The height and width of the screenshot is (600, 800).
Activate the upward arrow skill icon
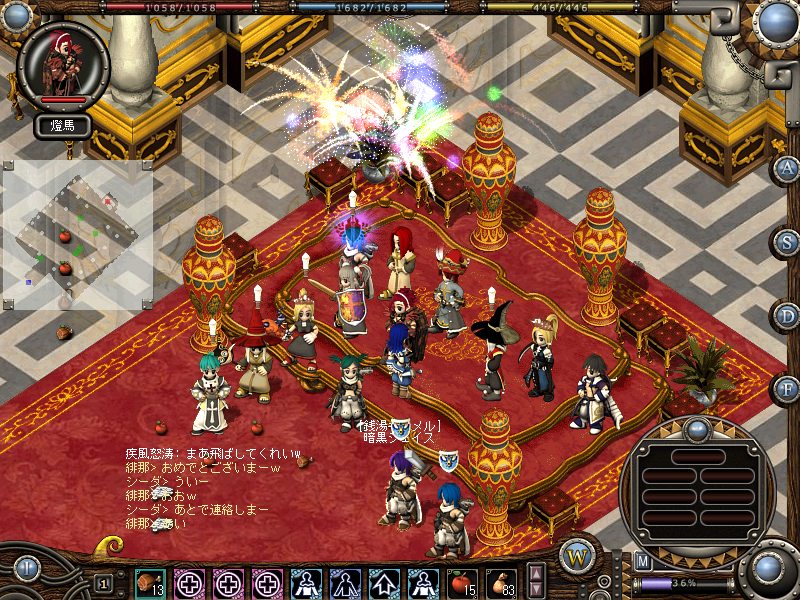(x=384, y=582)
